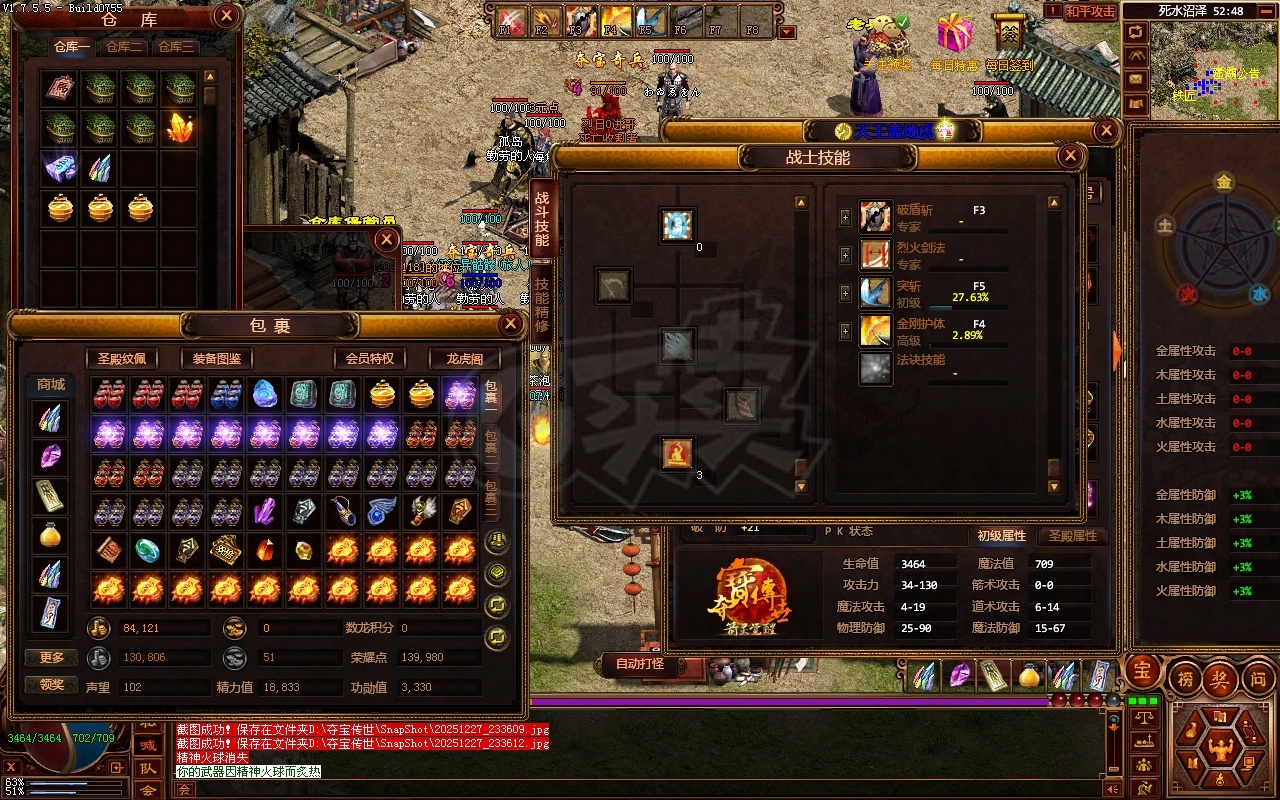Image resolution: width=1280 pixels, height=800 pixels.
Task: Switch to the 仓库二 warehouse tab
Action: (x=124, y=47)
